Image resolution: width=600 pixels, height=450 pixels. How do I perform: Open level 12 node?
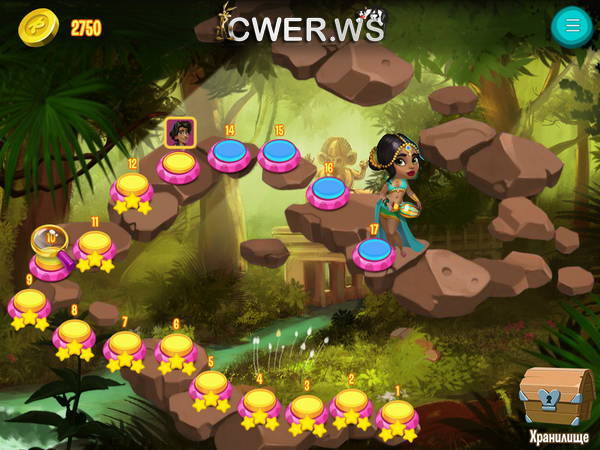(x=132, y=188)
